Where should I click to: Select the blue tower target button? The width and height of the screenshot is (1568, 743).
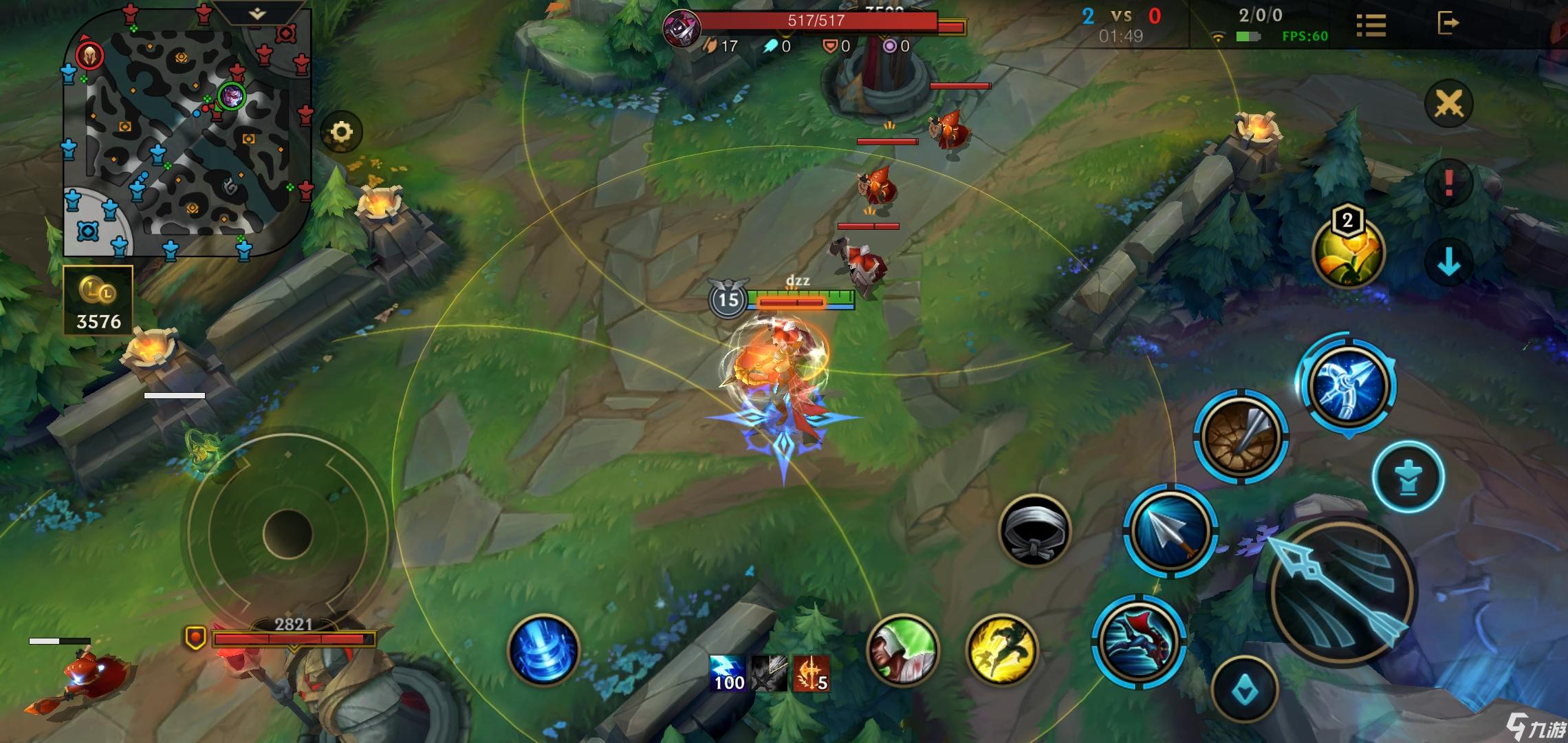1408,477
